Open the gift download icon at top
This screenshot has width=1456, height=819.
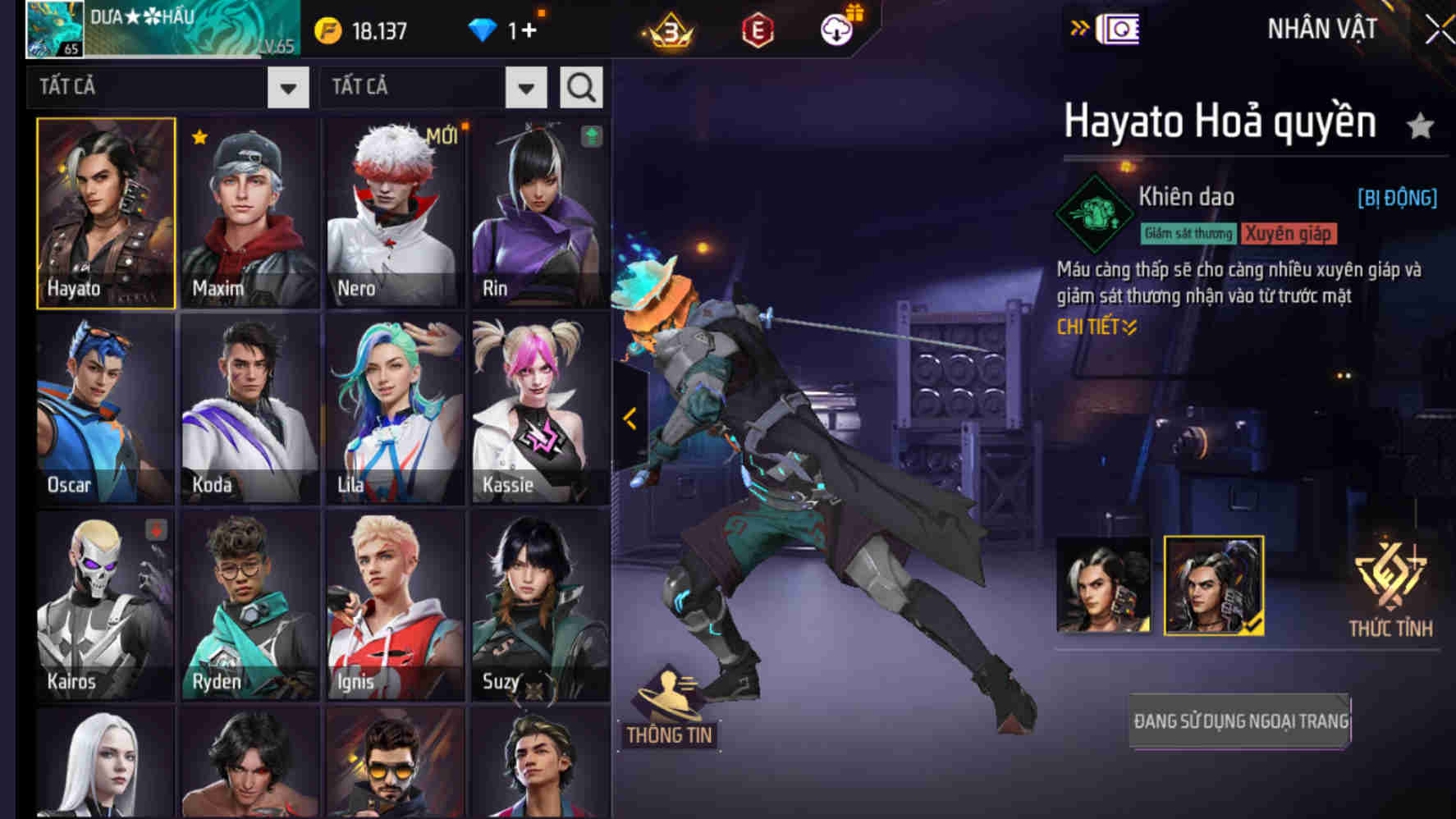coord(836,30)
